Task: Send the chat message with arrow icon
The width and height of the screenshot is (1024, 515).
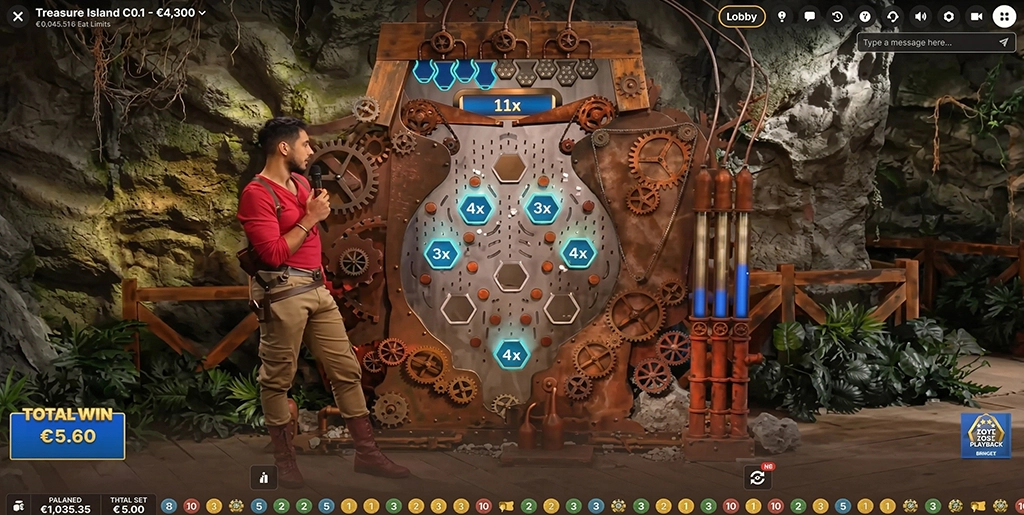Action: point(1003,43)
